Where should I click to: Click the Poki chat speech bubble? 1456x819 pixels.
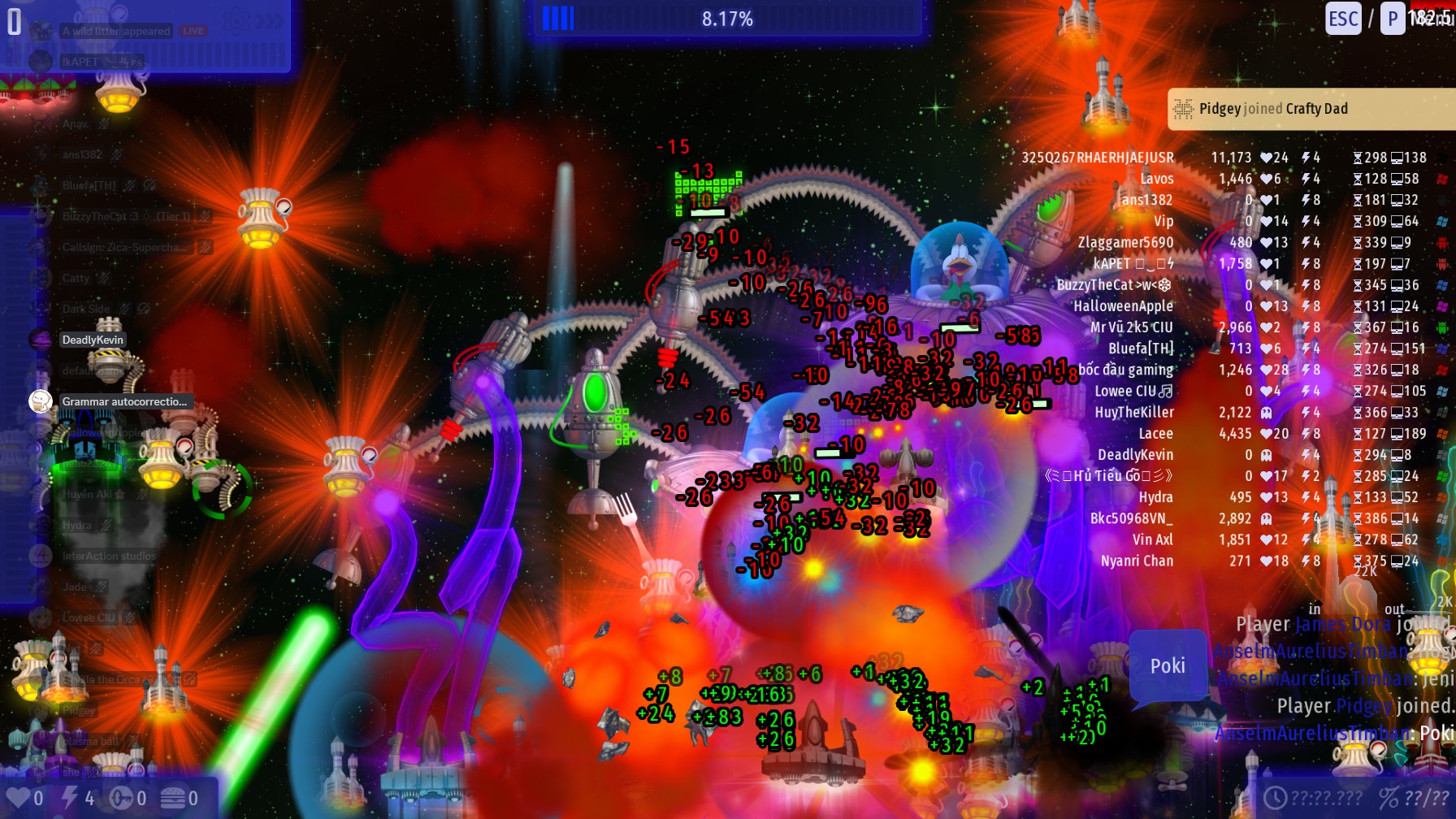tap(1168, 666)
